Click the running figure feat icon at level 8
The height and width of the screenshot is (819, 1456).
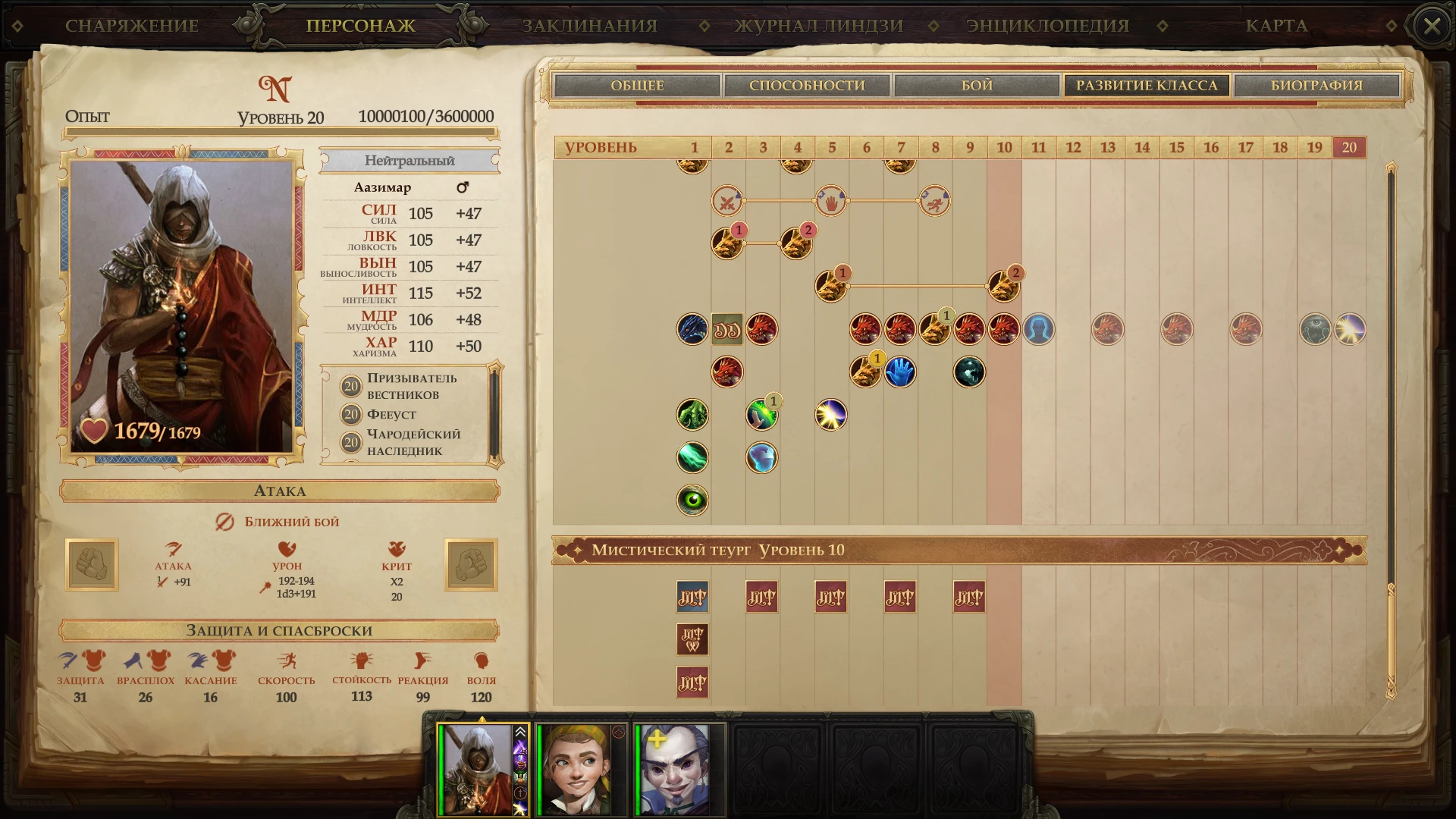pyautogui.click(x=935, y=201)
